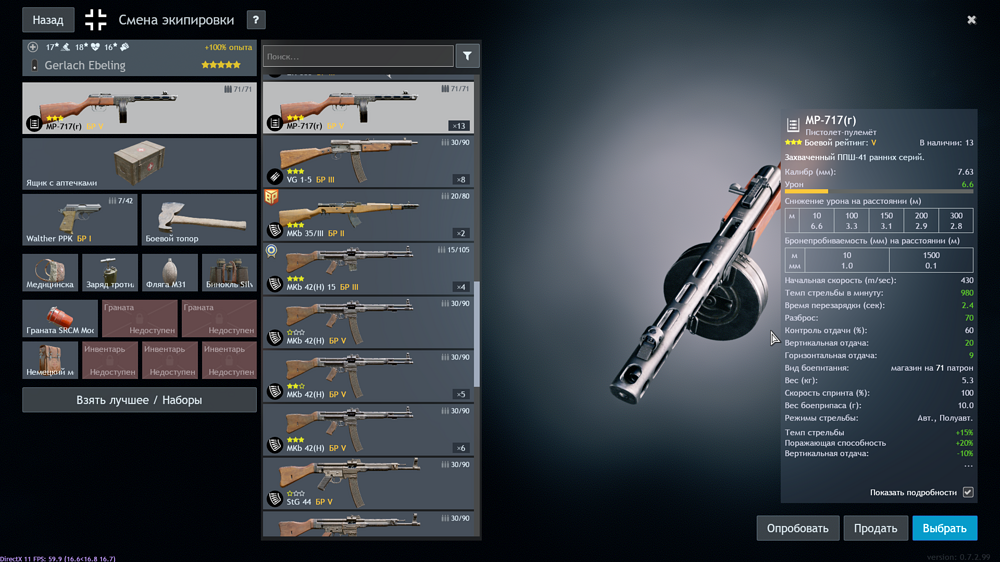Select the StG 44 weapon row
The height and width of the screenshot is (562, 1000).
tap(367, 483)
